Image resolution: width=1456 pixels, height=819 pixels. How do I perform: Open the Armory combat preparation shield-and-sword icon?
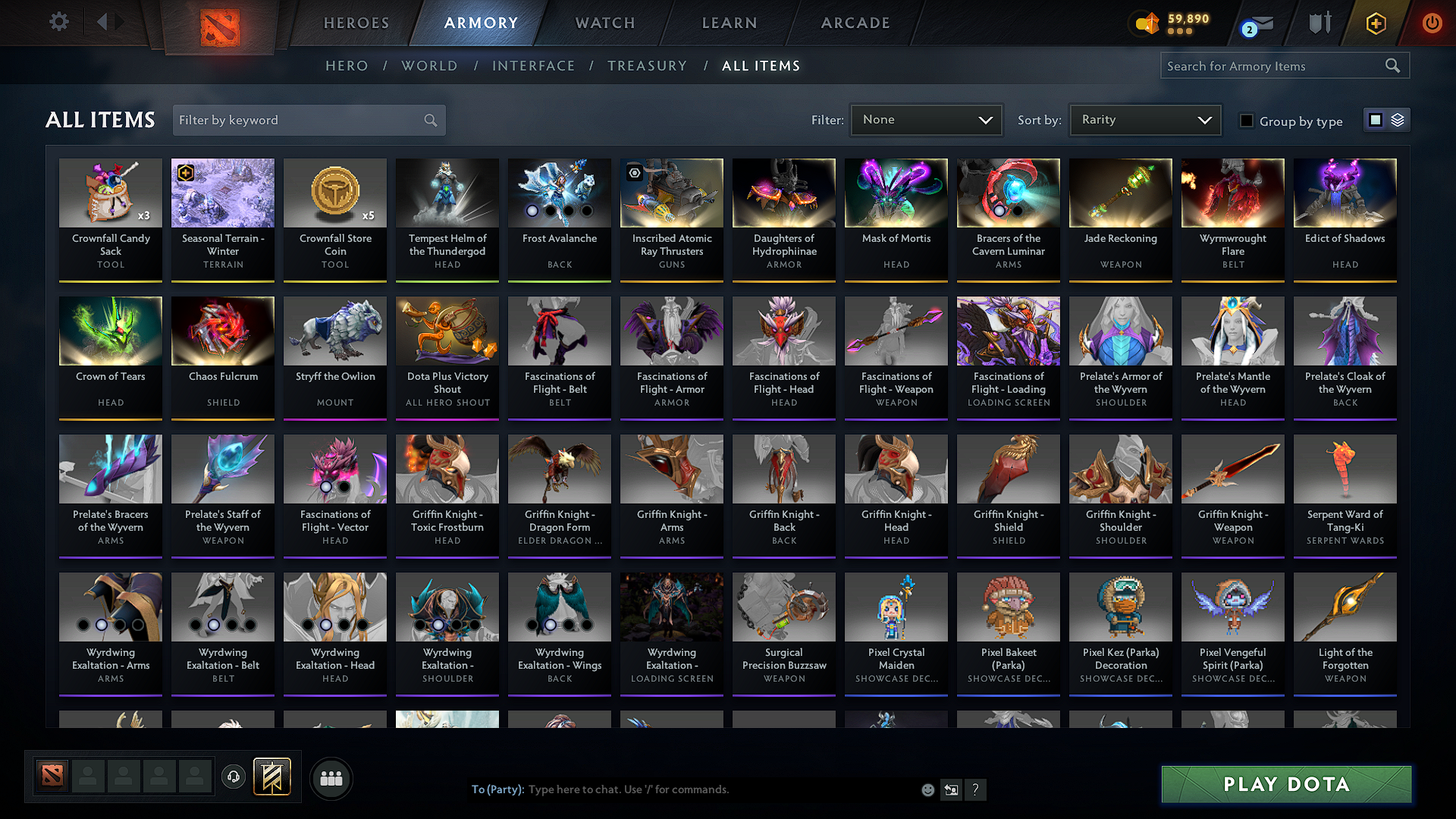tap(1319, 23)
